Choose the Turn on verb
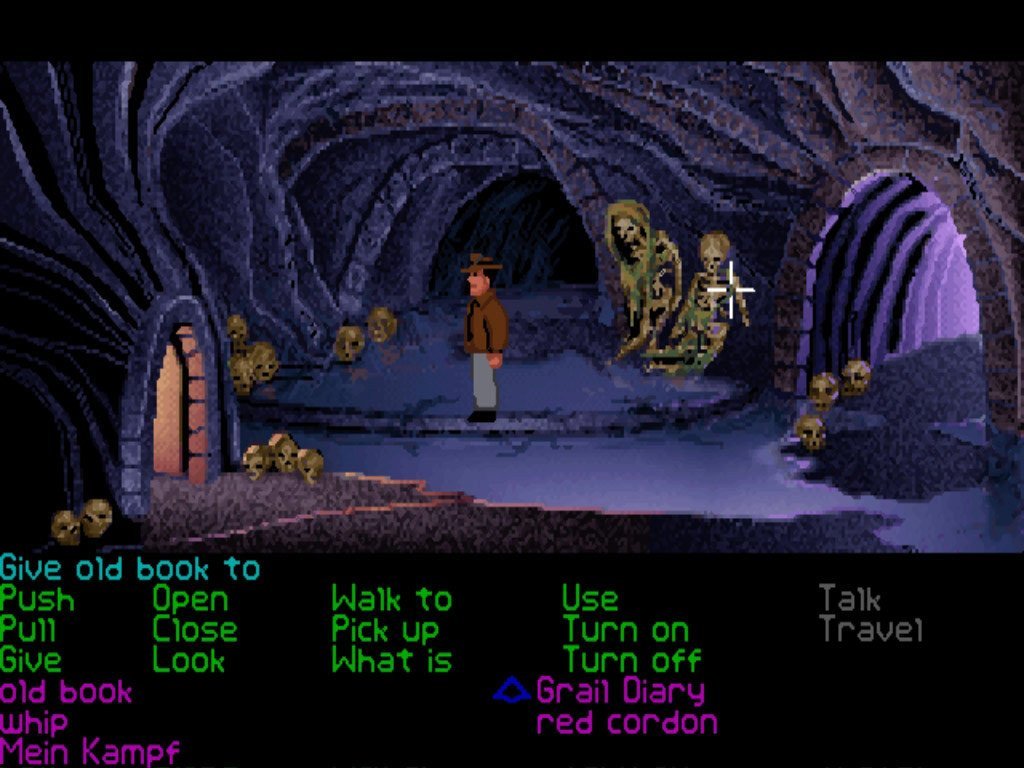Image resolution: width=1024 pixels, height=768 pixels. 625,630
